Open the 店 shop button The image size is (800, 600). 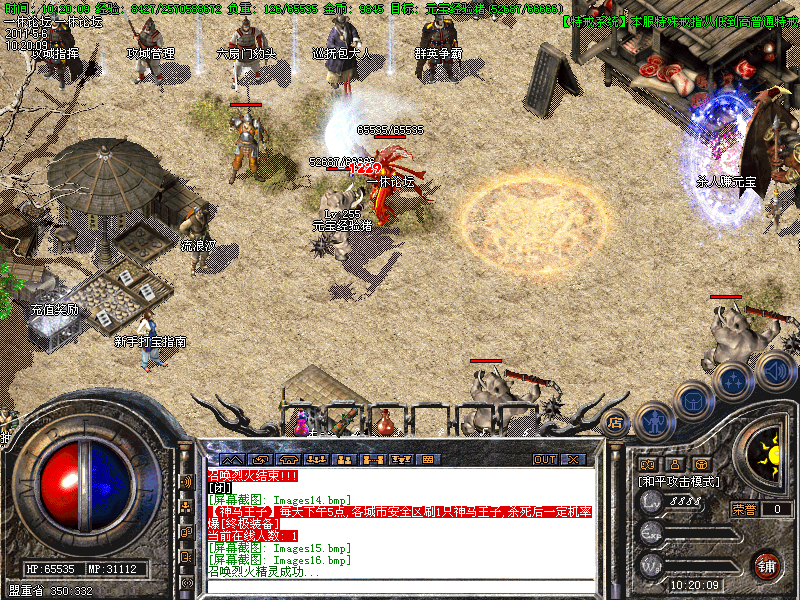pos(615,424)
